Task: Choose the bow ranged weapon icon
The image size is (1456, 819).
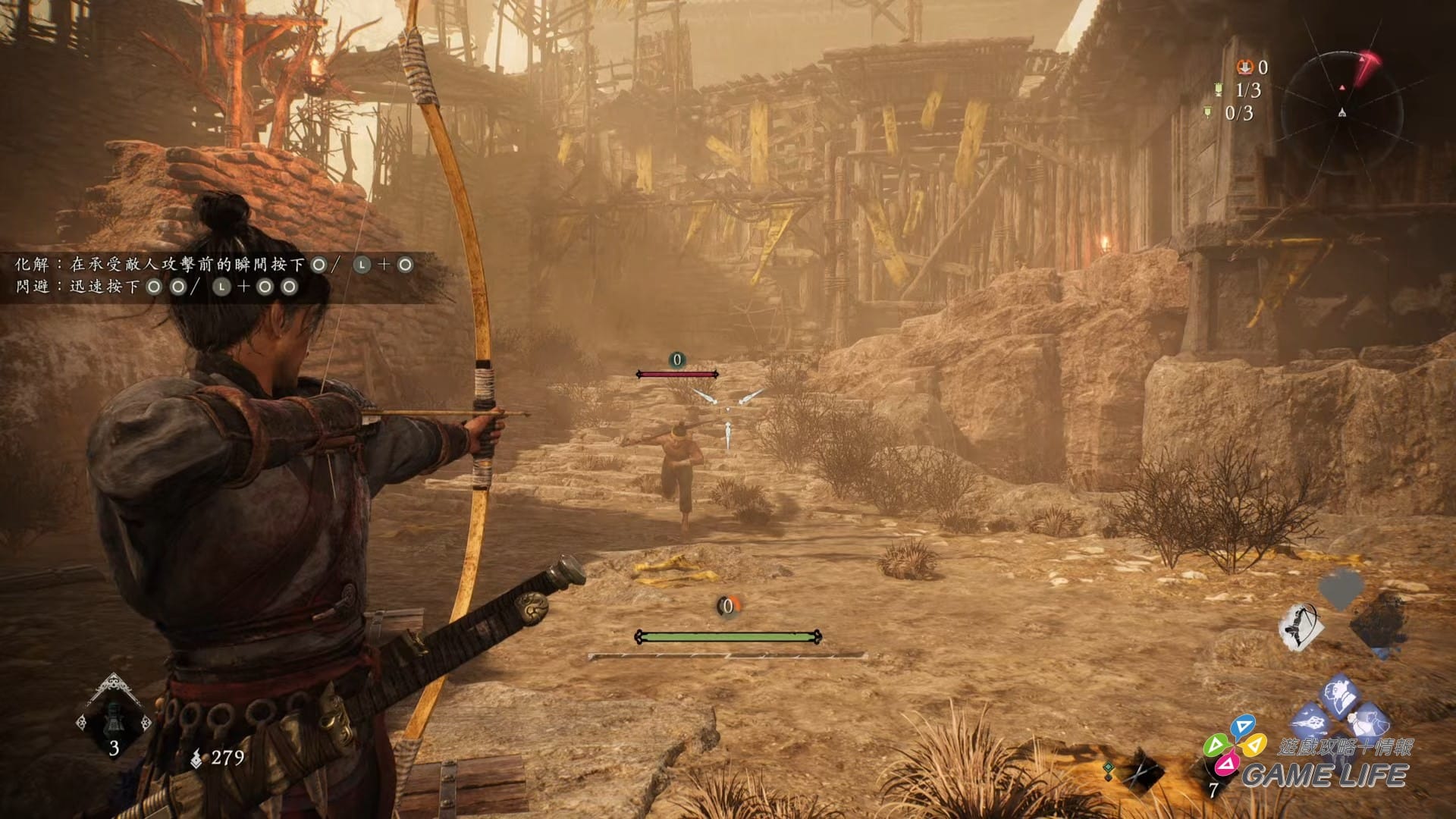Action: coord(1301,626)
